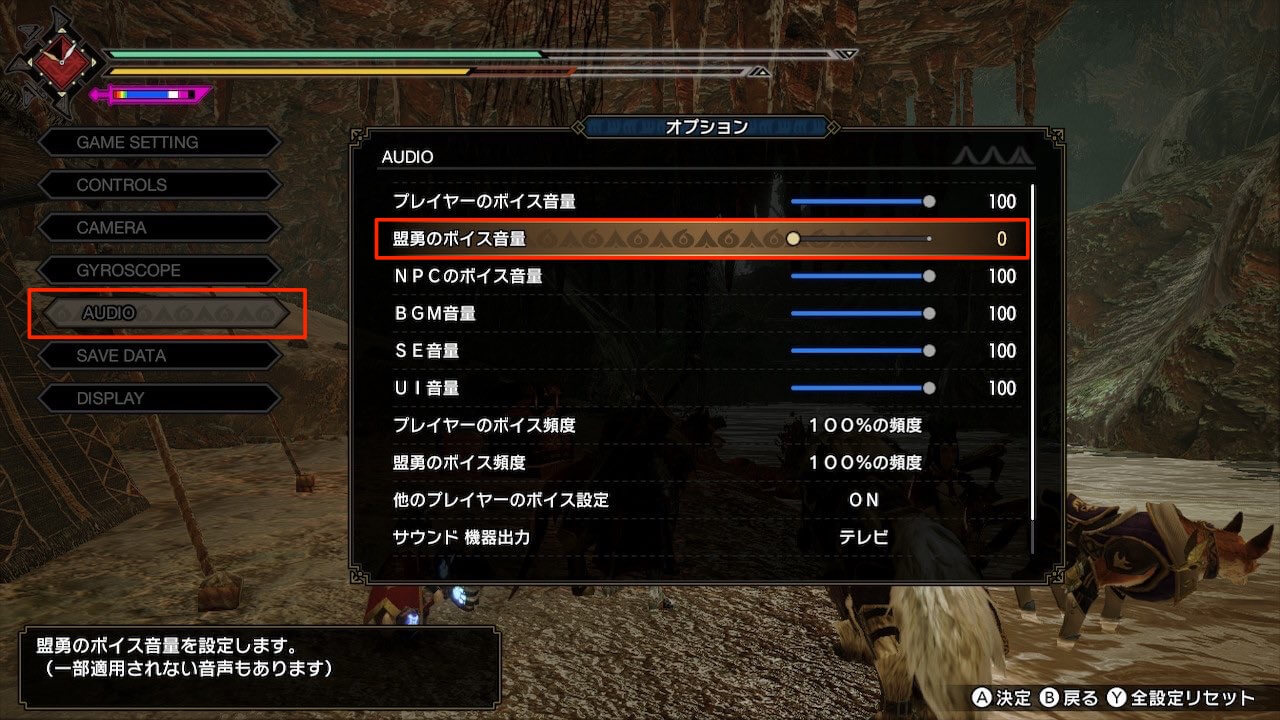Click the UI音量 slider
This screenshot has width=1280, height=720.
pyautogui.click(x=860, y=388)
